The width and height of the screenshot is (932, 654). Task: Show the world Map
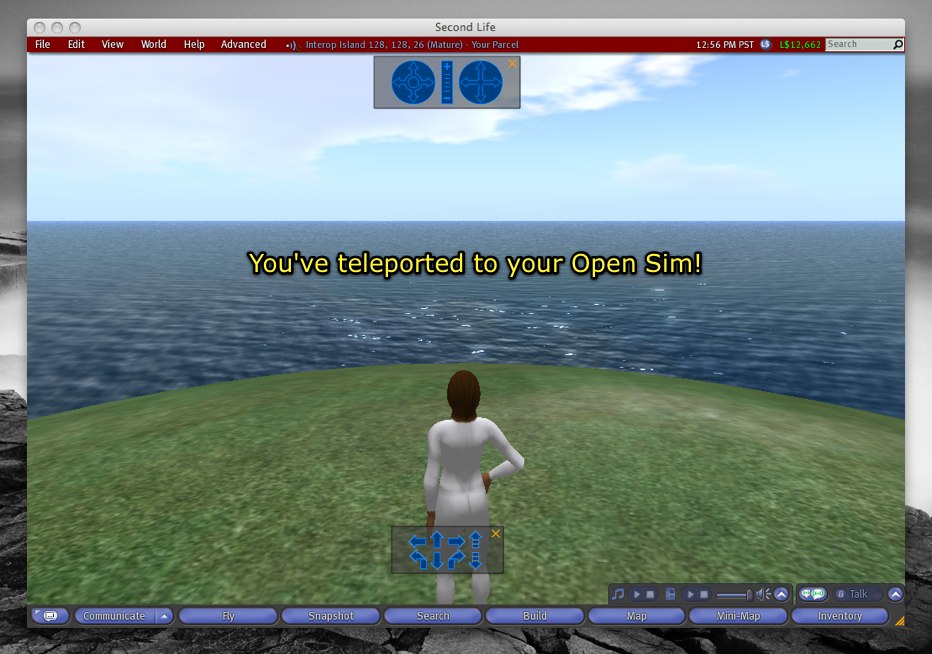point(636,616)
